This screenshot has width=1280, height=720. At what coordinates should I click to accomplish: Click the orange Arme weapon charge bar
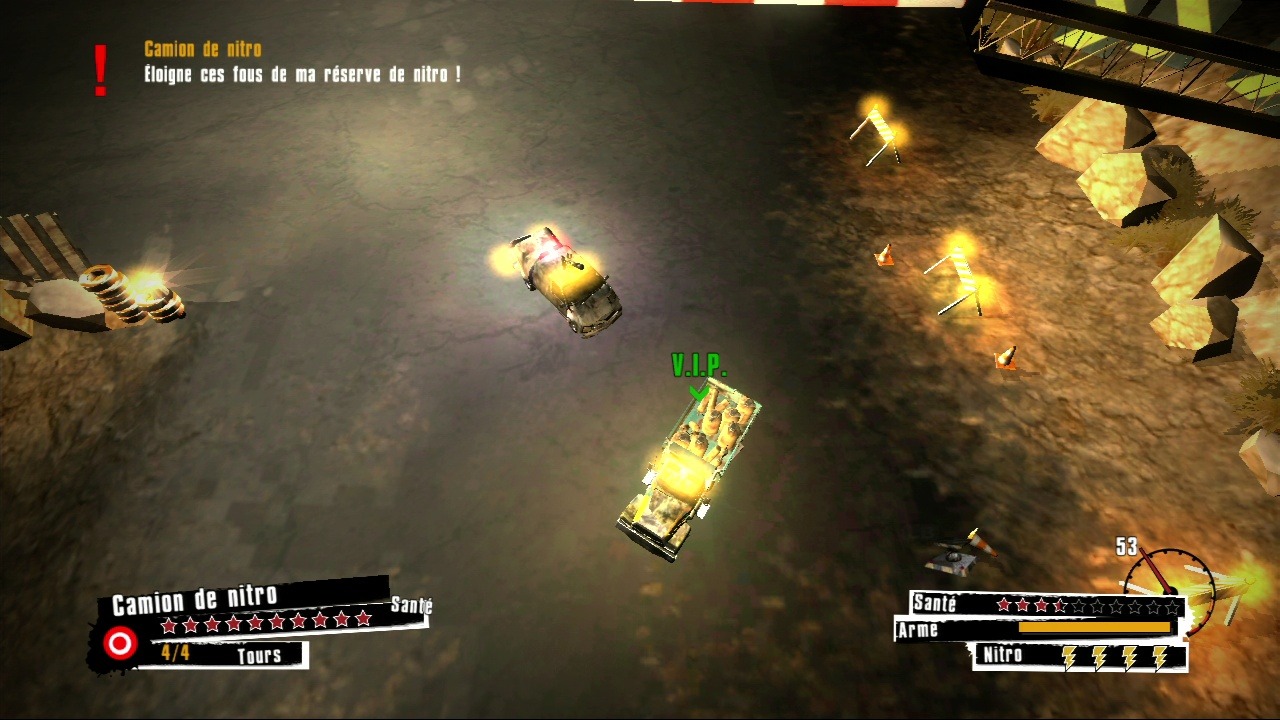(x=1093, y=628)
